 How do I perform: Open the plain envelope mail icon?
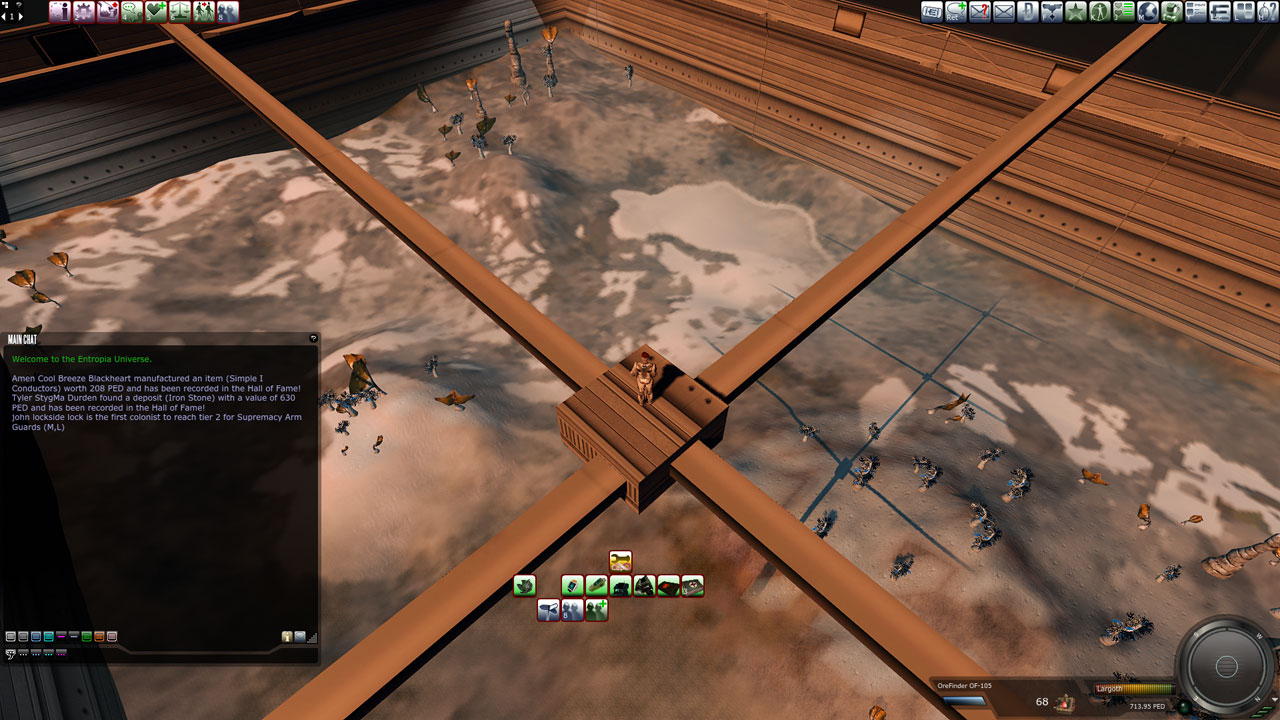[x=1003, y=12]
